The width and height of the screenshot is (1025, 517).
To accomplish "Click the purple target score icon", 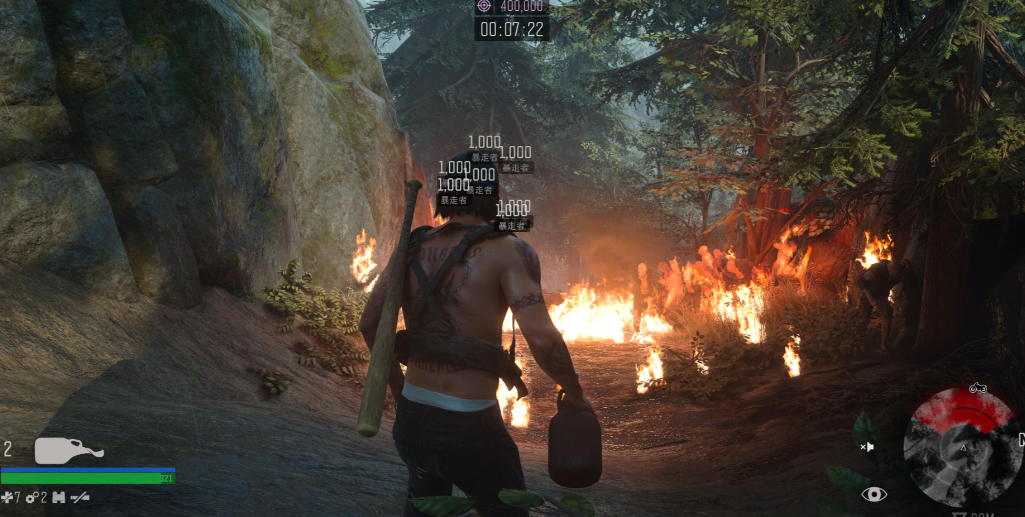I will point(485,6).
